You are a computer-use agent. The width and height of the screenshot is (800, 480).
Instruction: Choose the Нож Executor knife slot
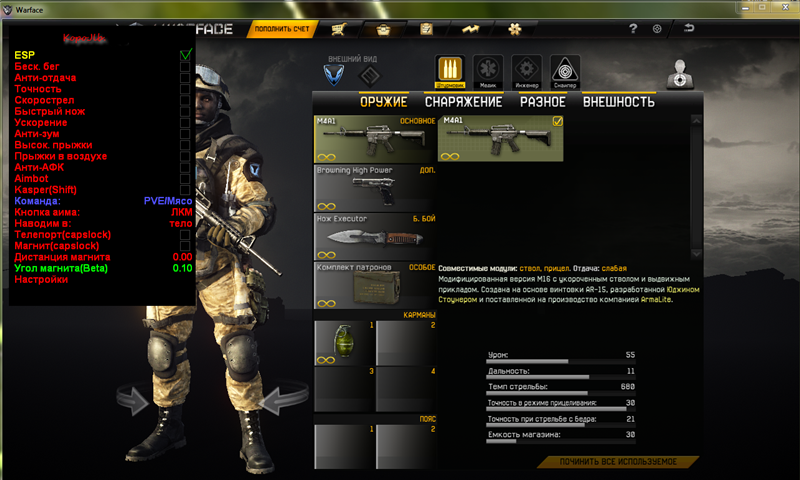(x=375, y=237)
